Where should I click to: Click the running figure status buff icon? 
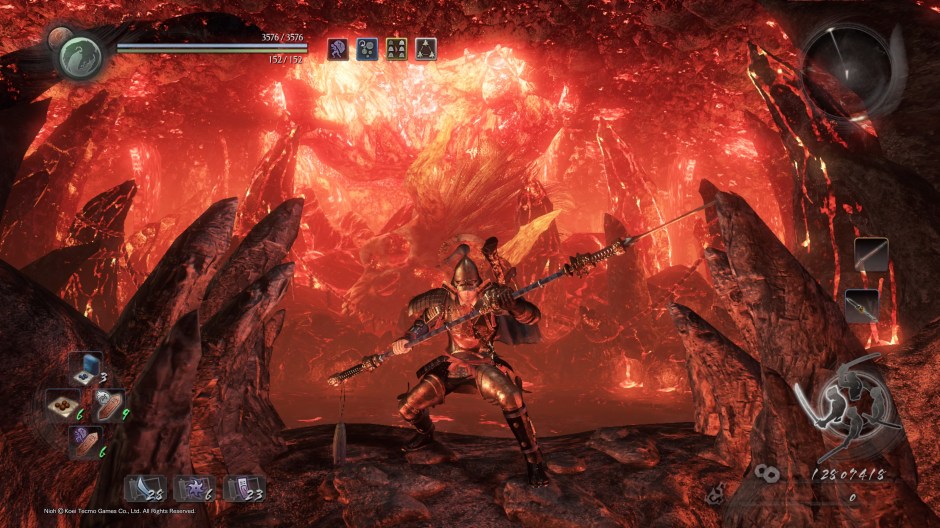click(x=338, y=49)
